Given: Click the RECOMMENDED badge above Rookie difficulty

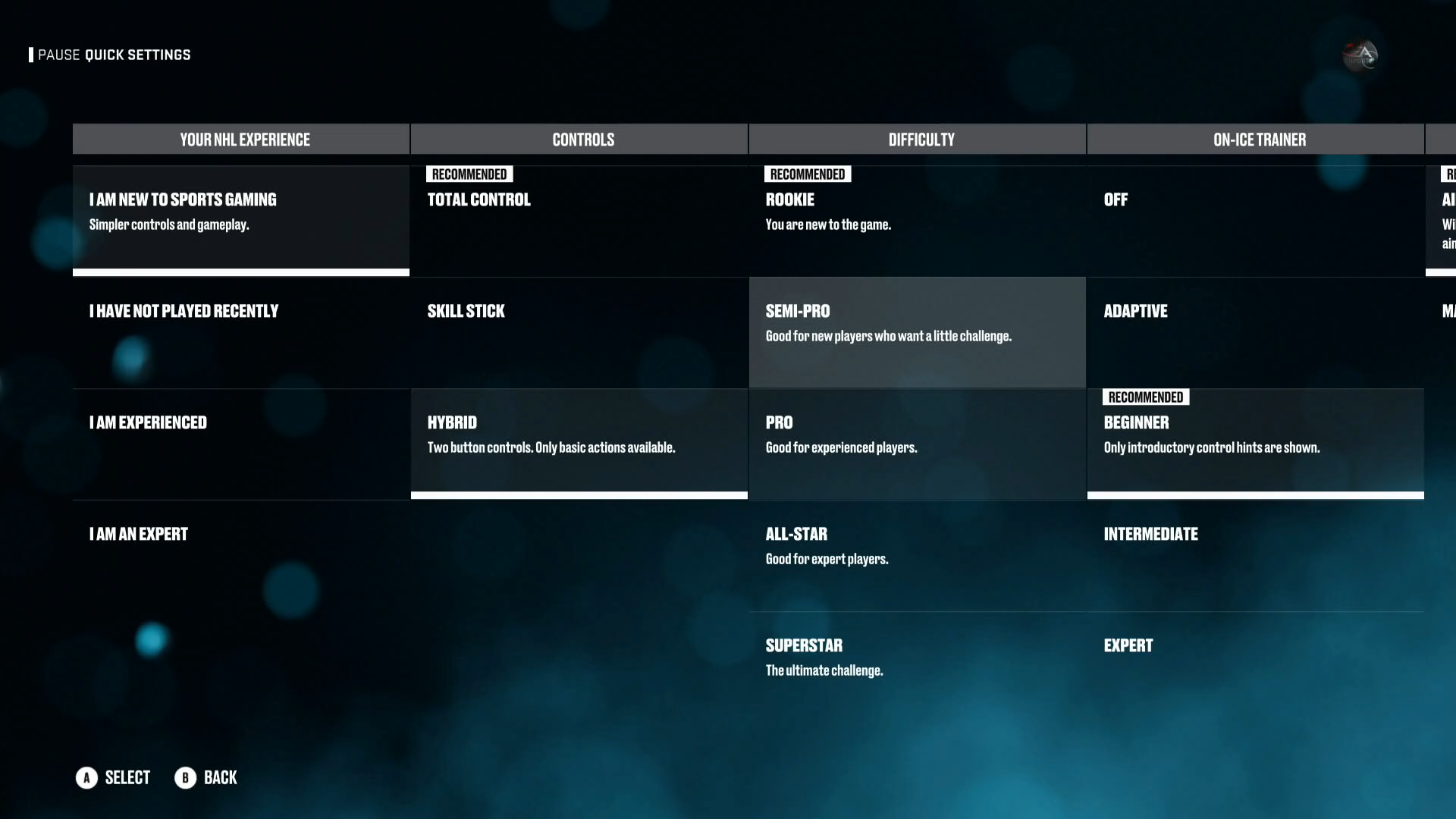Looking at the screenshot, I should tap(807, 174).
